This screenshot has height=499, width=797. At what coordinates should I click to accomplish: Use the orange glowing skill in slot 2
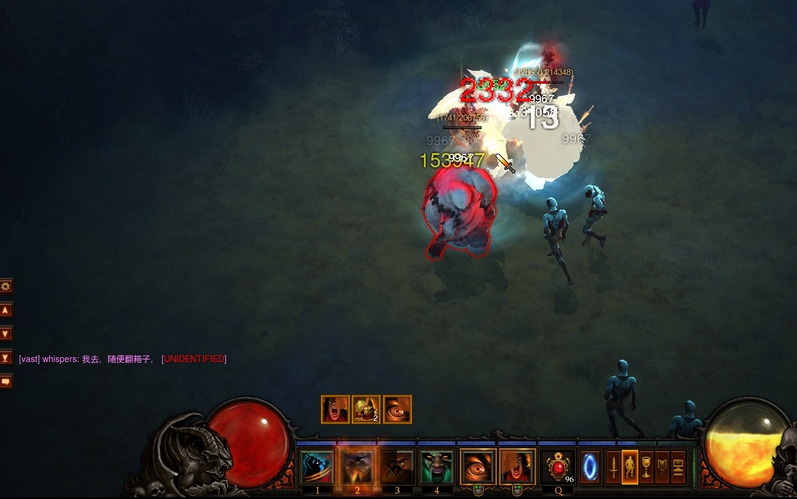pos(357,466)
